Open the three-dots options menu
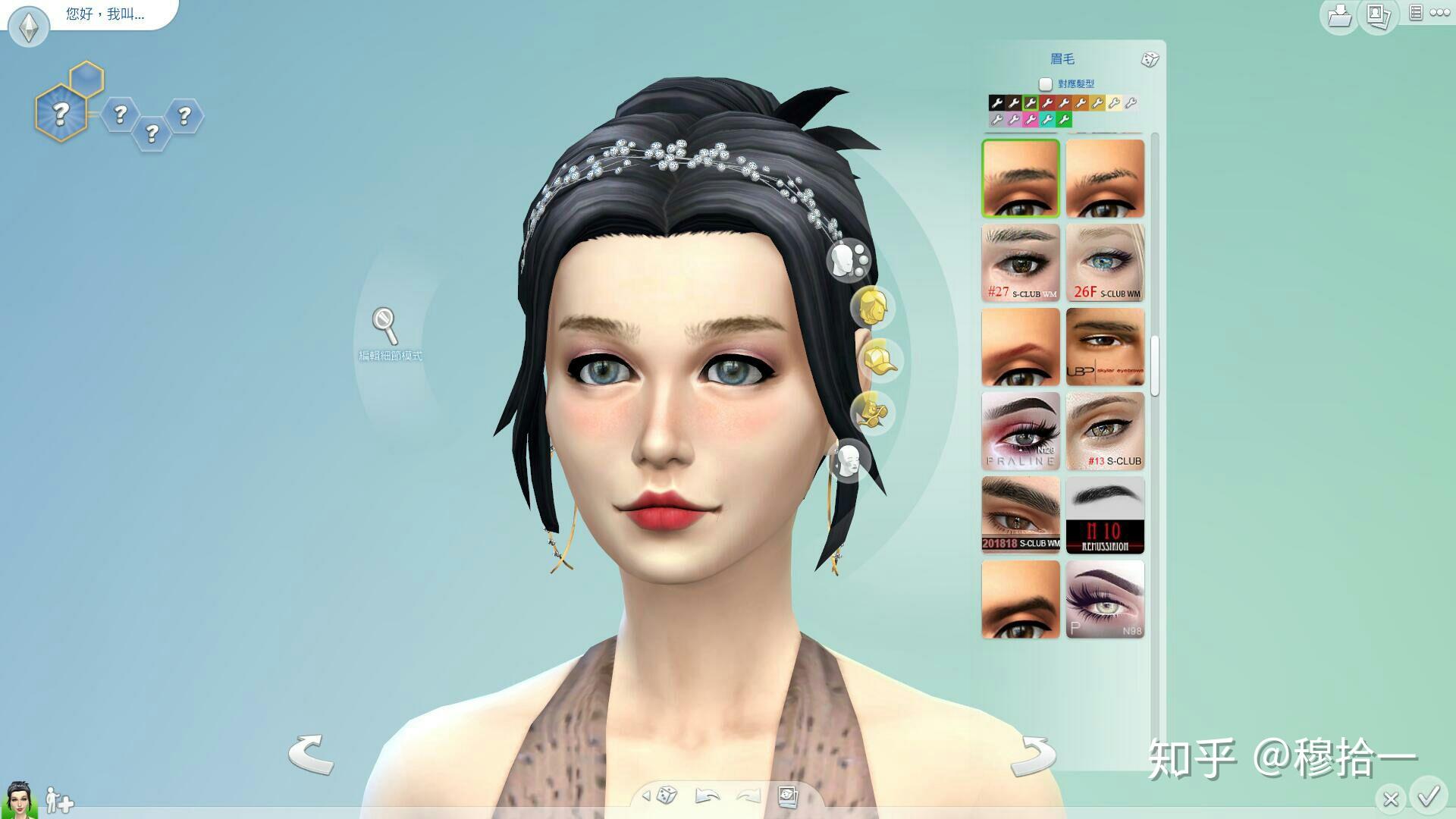The height and width of the screenshot is (819, 1456). 1439,13
